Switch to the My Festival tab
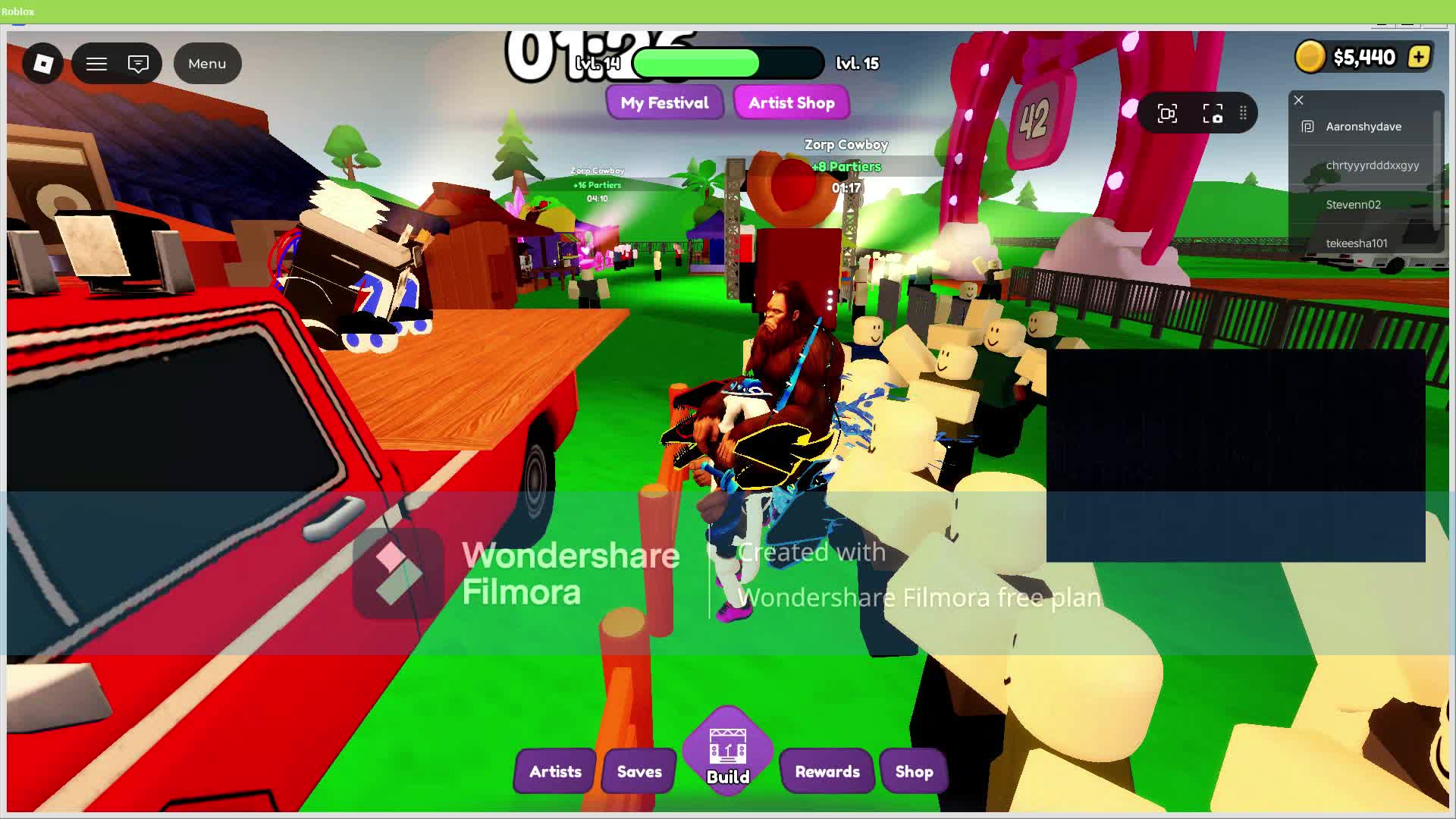The image size is (1456, 819). pyautogui.click(x=665, y=102)
